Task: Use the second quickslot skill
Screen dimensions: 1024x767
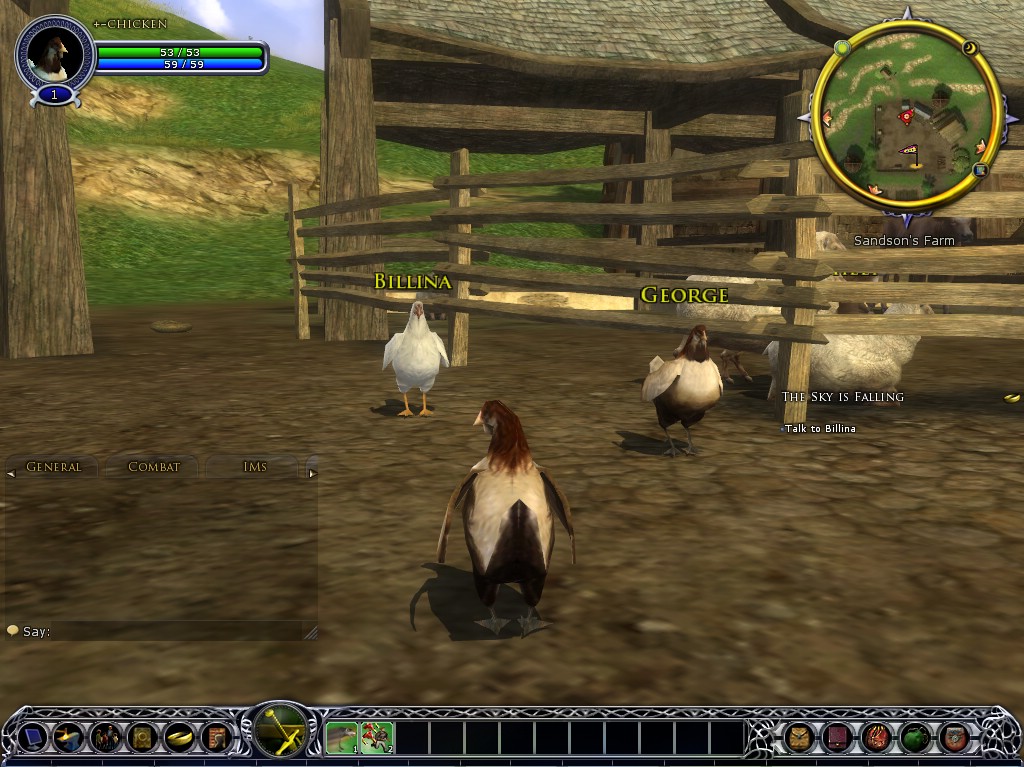Action: click(377, 738)
